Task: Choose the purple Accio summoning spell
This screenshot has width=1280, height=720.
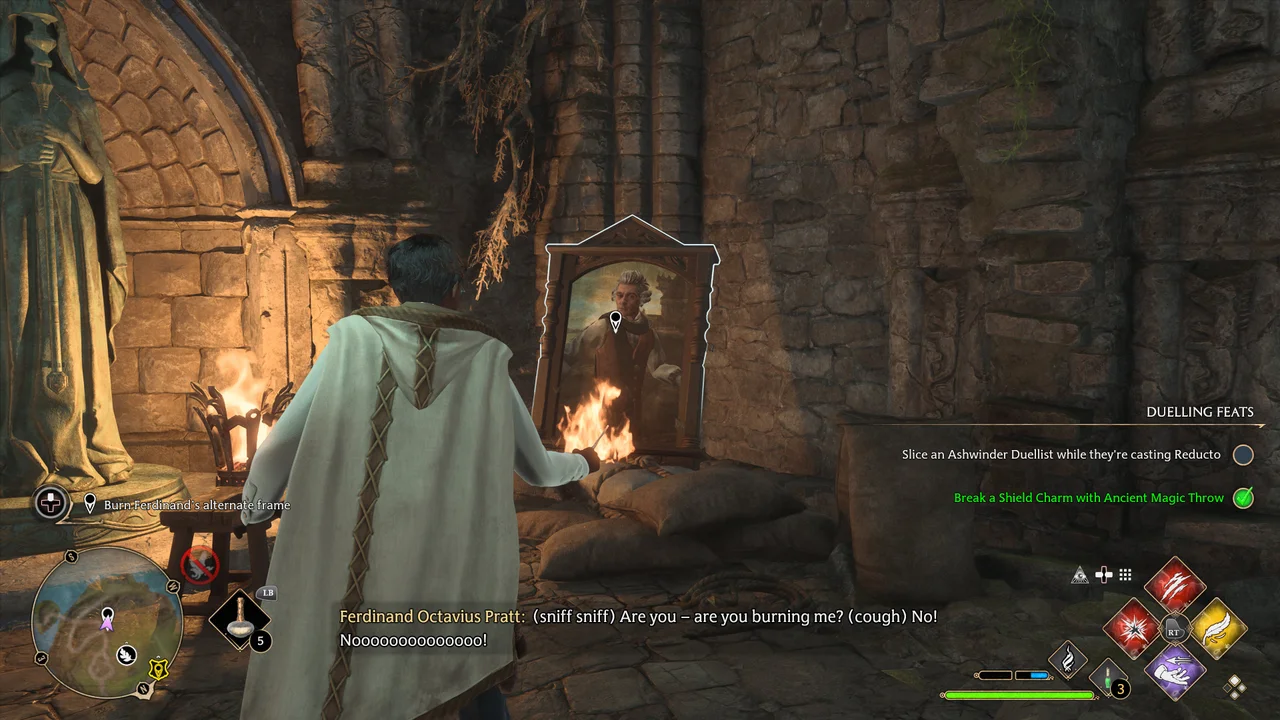Action: (x=1175, y=672)
